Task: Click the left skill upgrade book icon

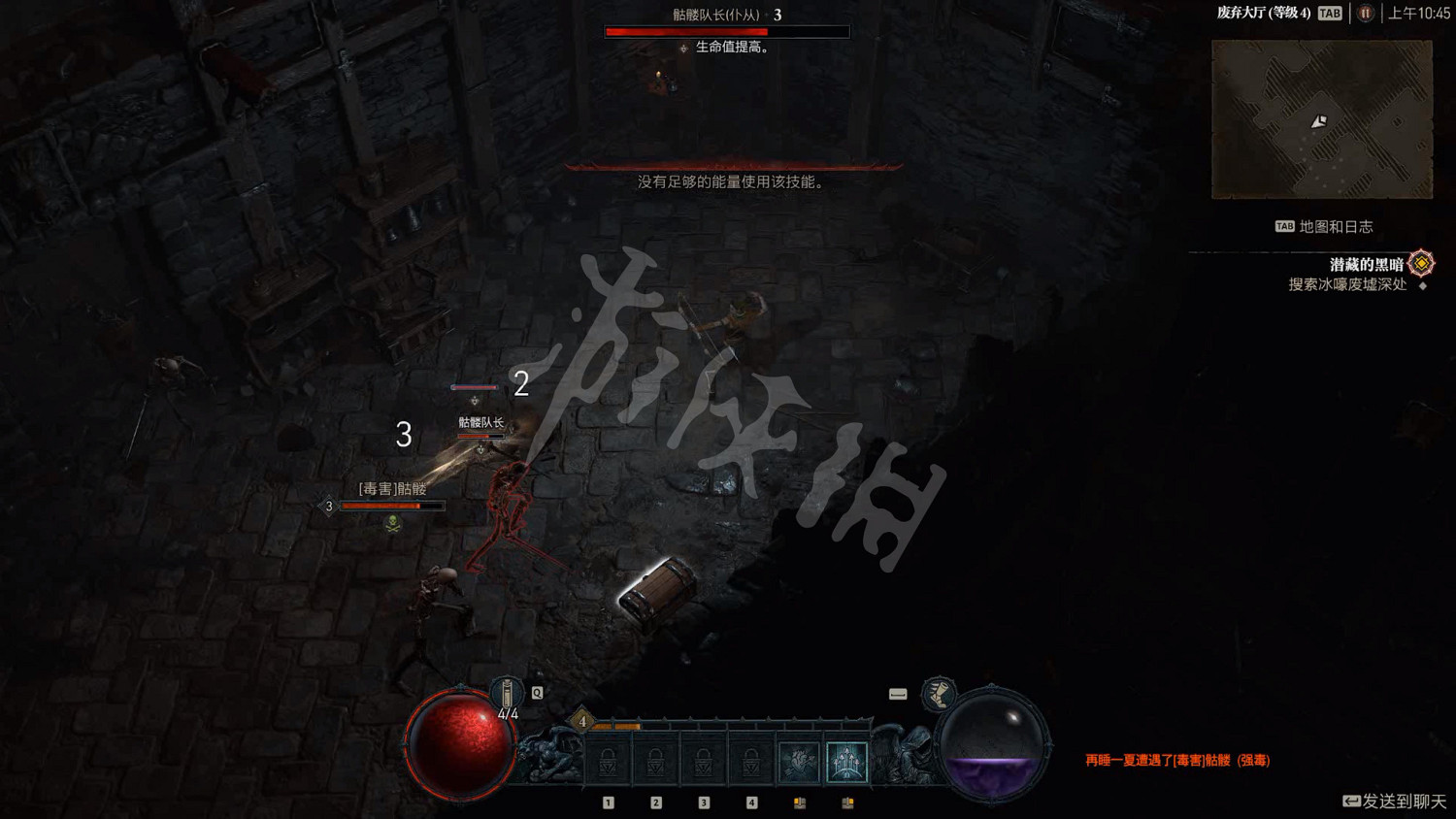Action: point(799,803)
